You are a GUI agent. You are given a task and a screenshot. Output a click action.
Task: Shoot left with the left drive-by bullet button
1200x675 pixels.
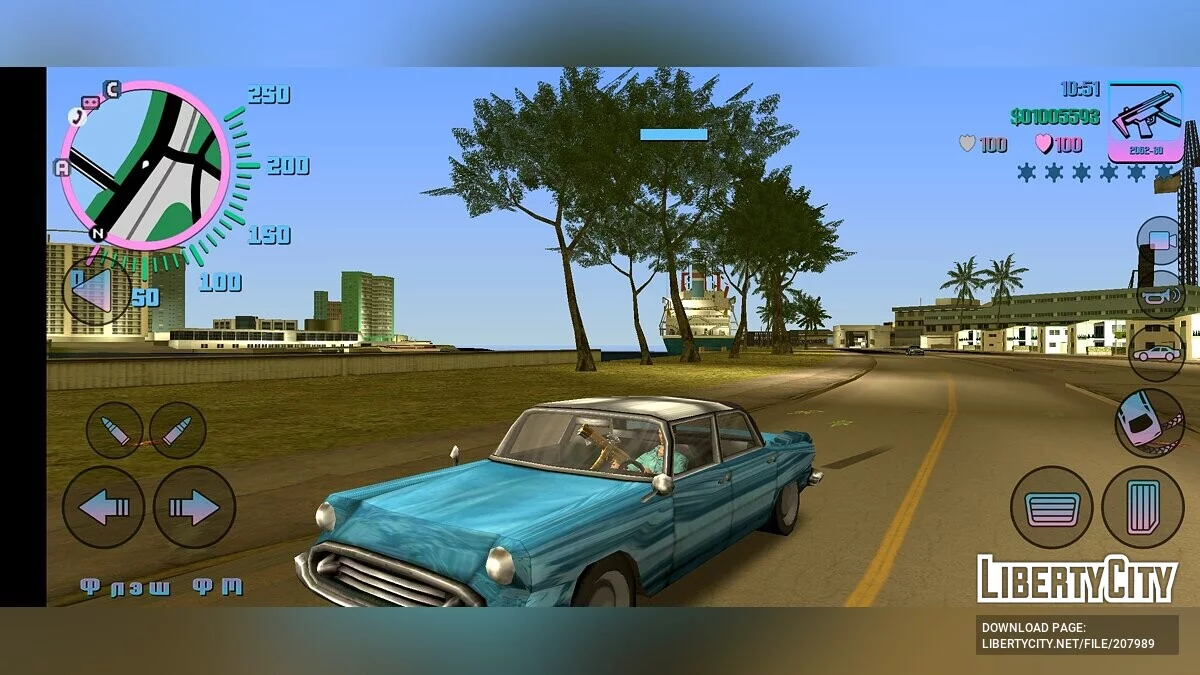click(115, 430)
